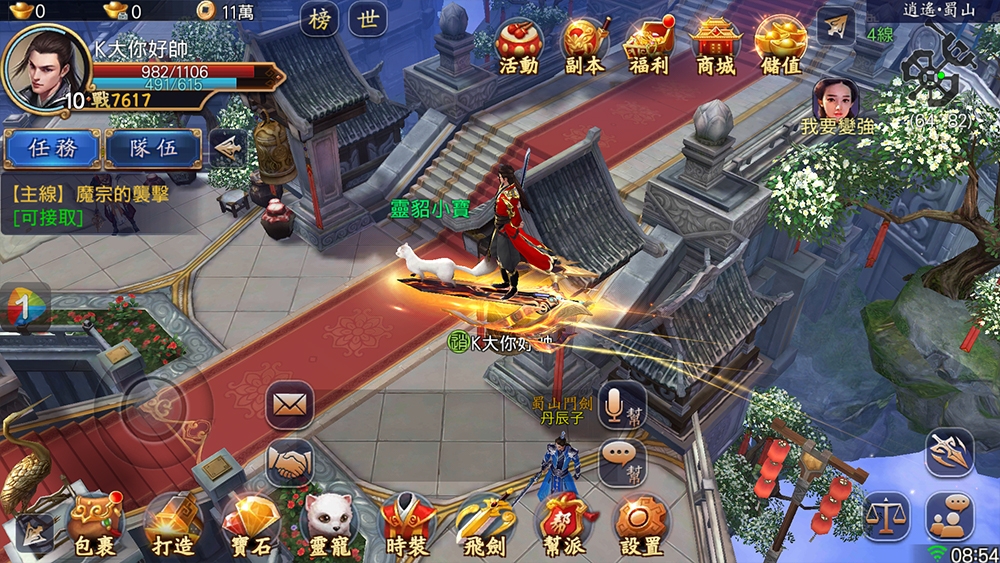Enter the 商城 shop
The image size is (1000, 563).
(714, 46)
